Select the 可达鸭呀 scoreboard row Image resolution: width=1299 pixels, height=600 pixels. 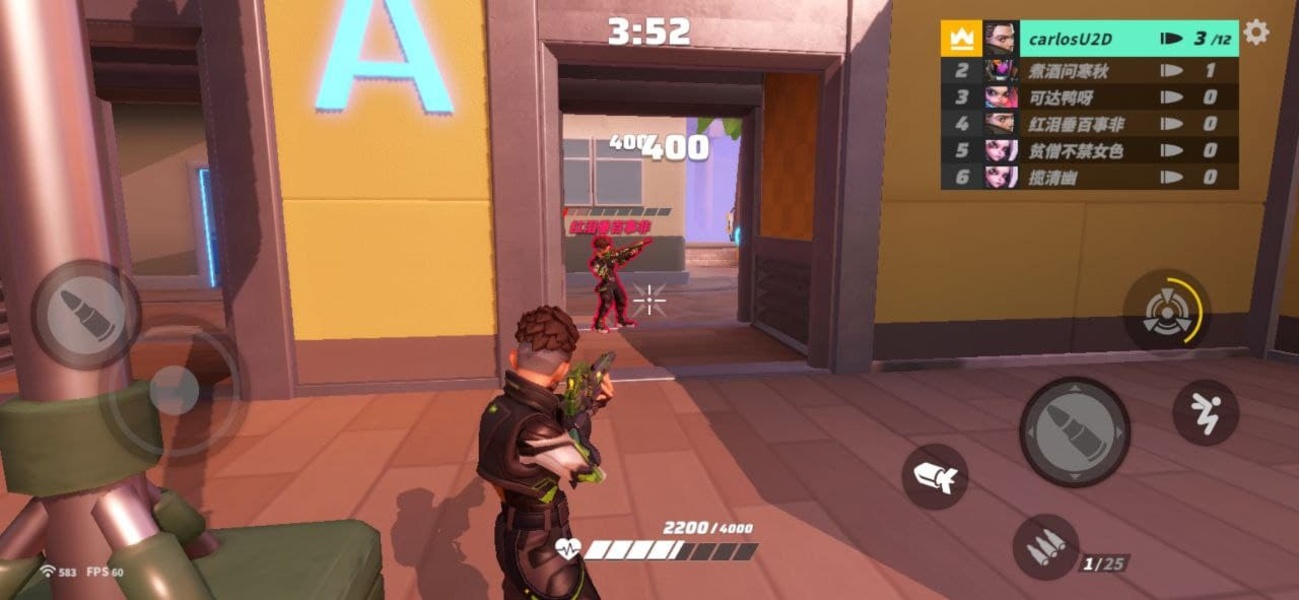(x=1089, y=97)
